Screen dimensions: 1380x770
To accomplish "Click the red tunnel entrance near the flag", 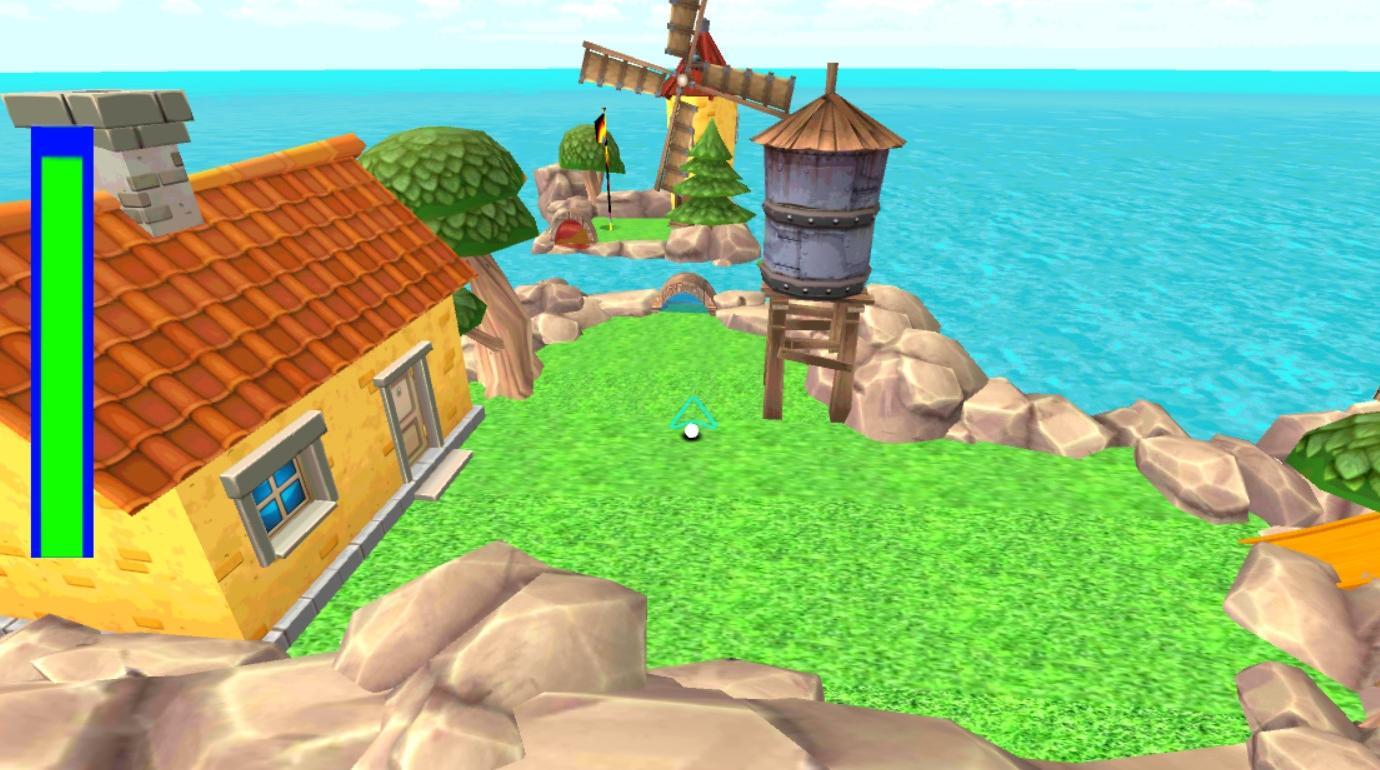I will click(x=570, y=232).
